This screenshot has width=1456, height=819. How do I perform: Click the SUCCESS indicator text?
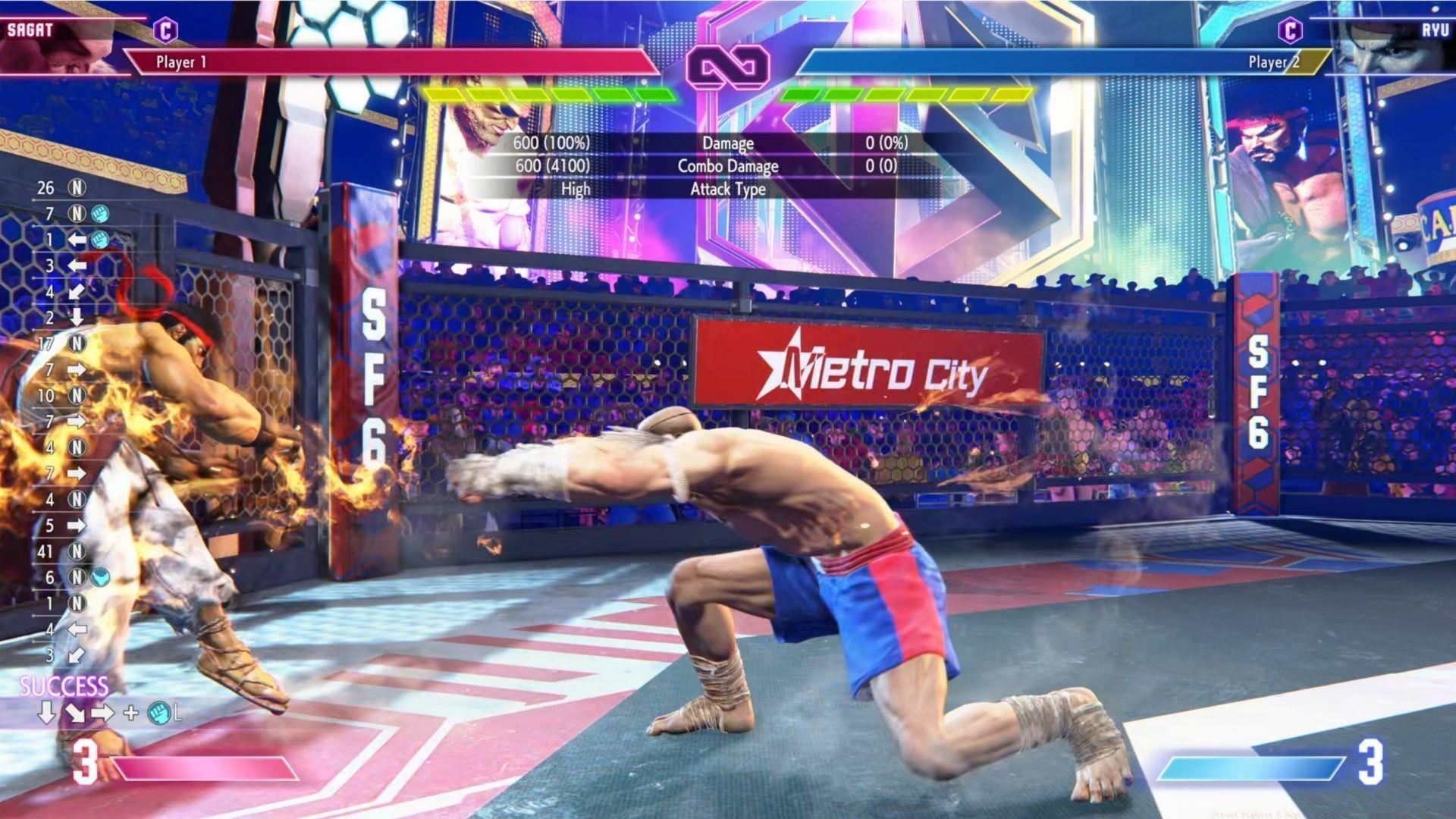click(63, 683)
